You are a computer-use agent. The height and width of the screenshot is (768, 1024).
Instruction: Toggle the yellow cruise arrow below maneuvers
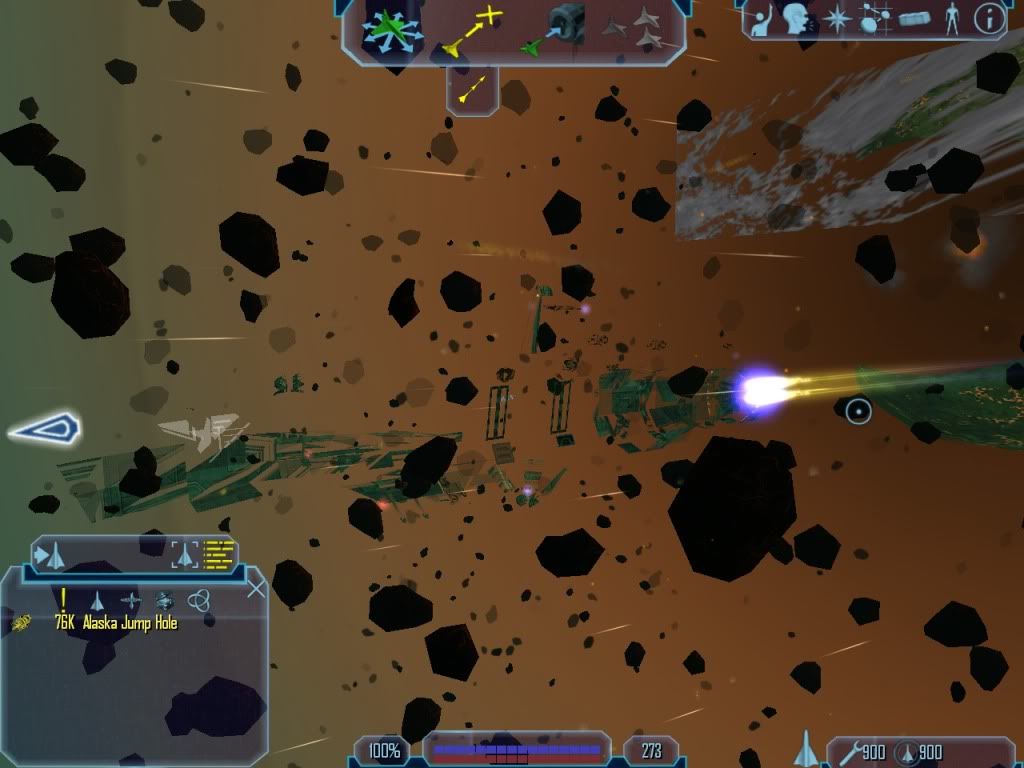click(472, 88)
